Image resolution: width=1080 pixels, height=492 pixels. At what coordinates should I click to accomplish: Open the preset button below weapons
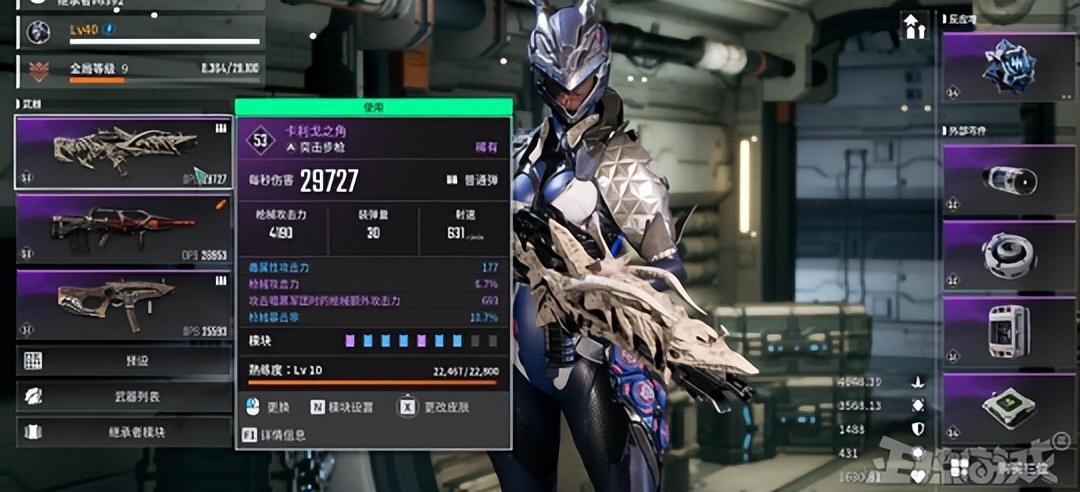[123, 361]
